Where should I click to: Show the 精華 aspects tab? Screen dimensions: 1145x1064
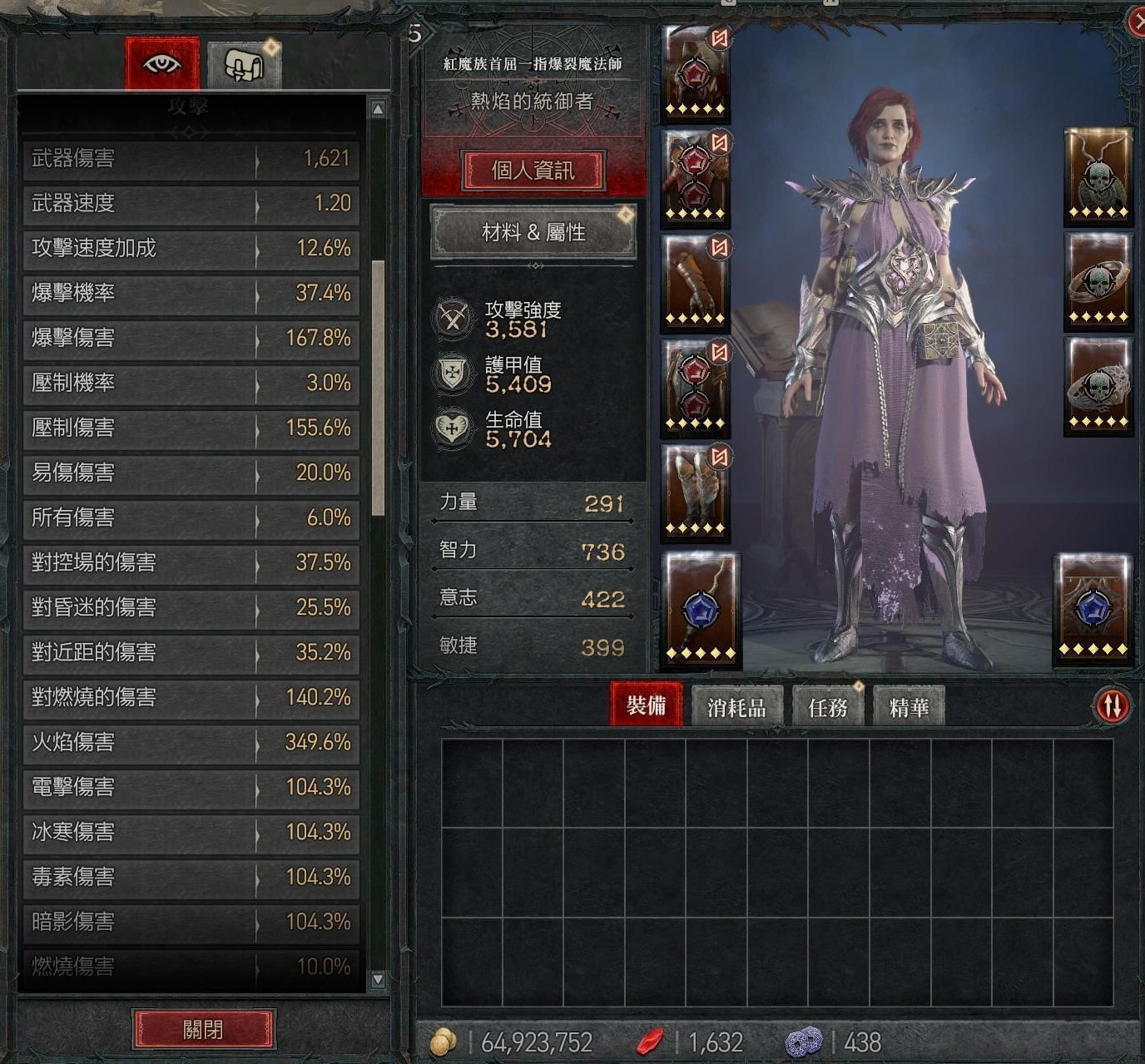(x=909, y=707)
